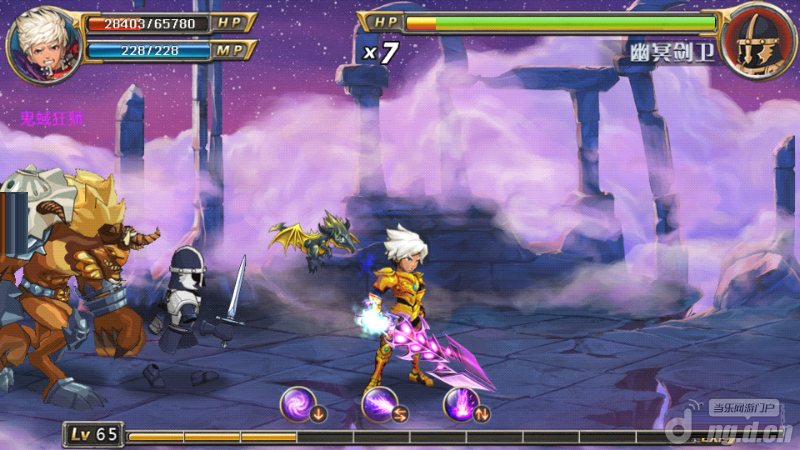Activate the purple swirl vortex skill
This screenshot has width=800, height=450.
coord(298,405)
